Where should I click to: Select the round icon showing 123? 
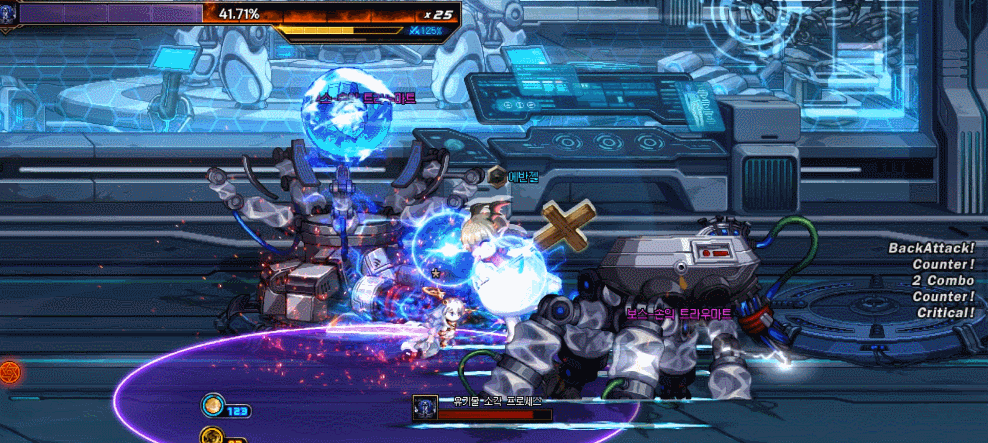tap(213, 405)
